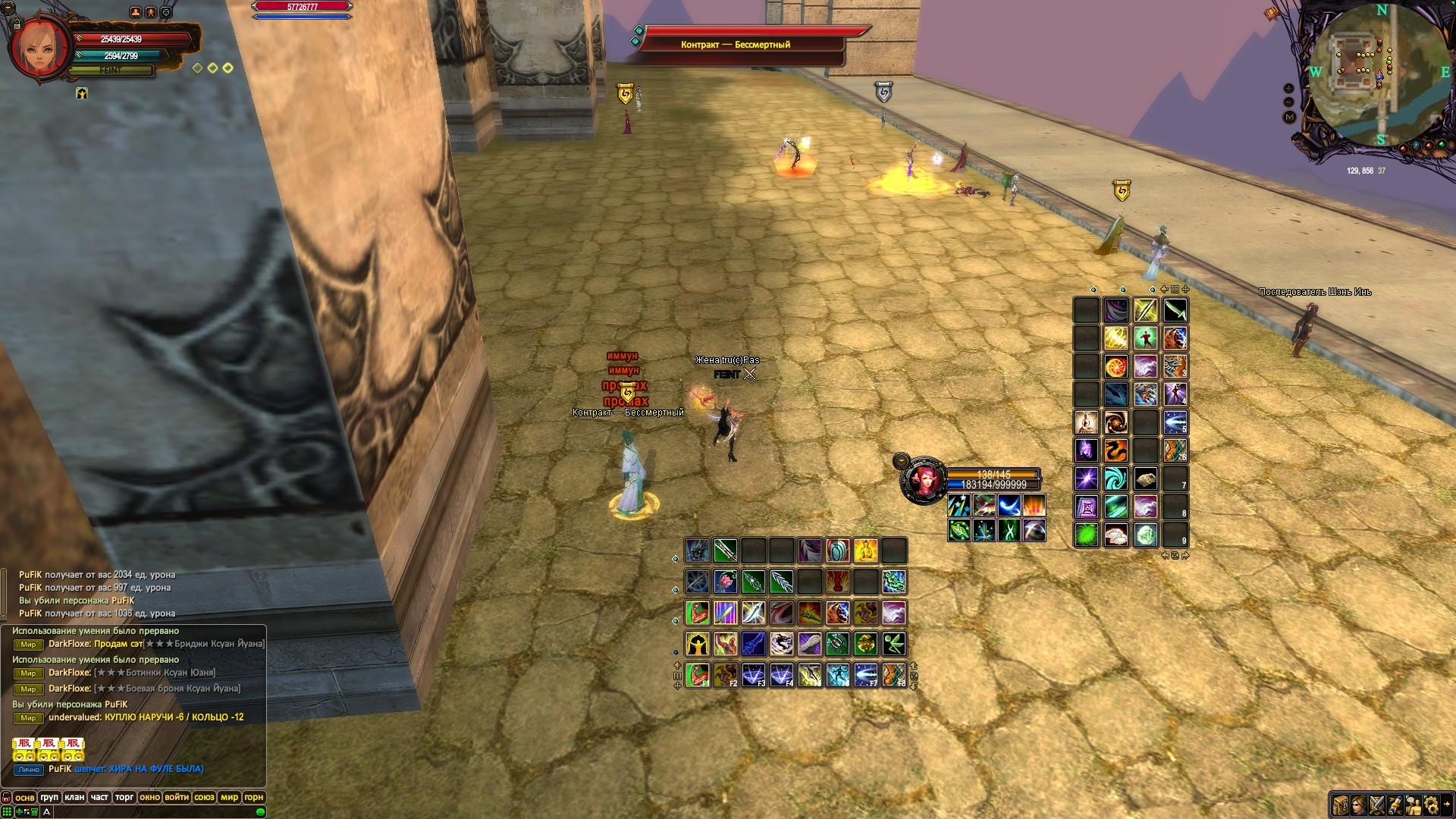Viewport: 1456px width, 819px height.
Task: Activate the black dragon swirl skill
Action: 781,644
